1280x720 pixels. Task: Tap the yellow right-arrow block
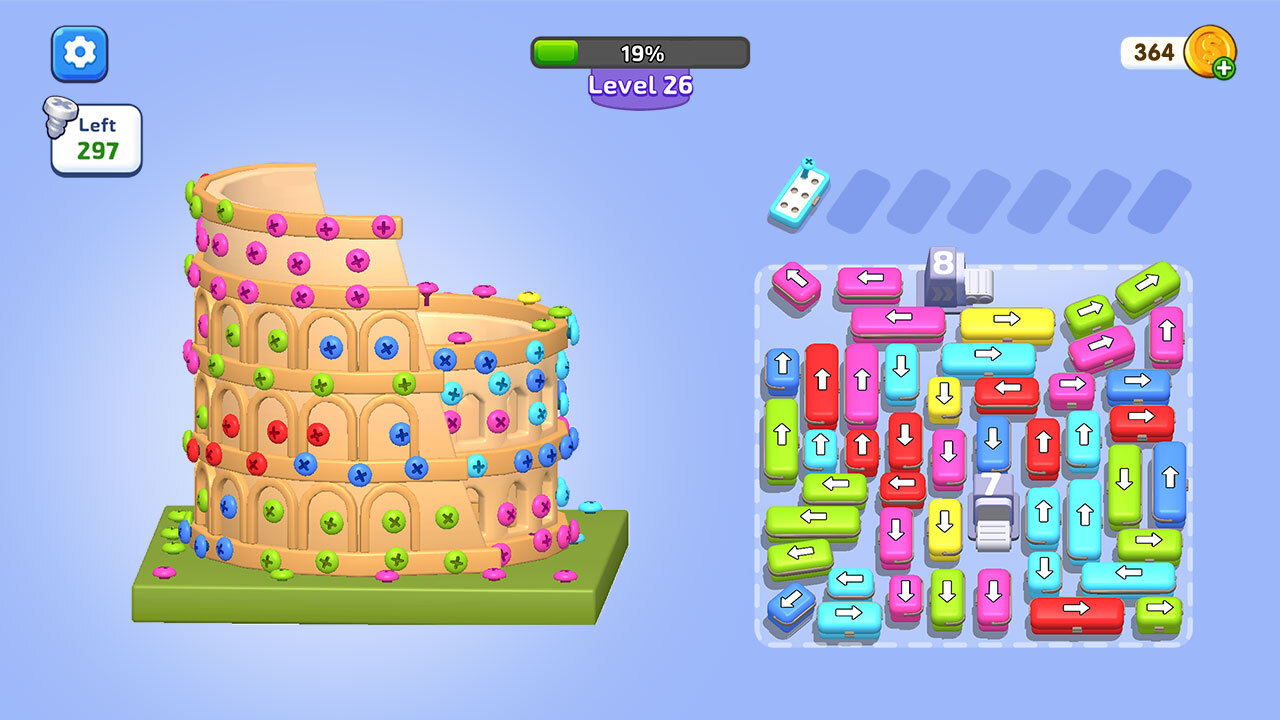[x=1006, y=322]
